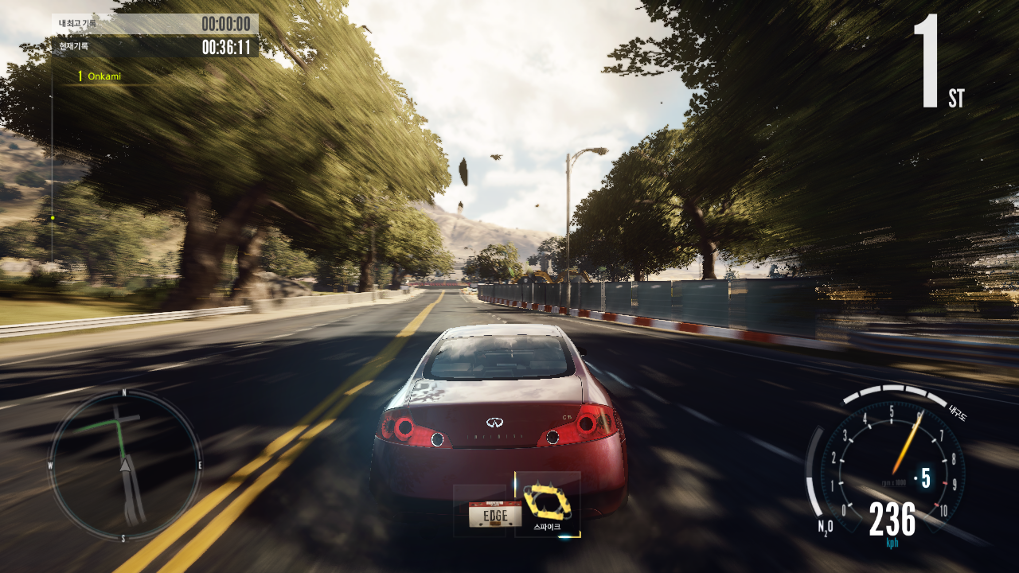Select the spike strip weapon icon

[x=547, y=500]
